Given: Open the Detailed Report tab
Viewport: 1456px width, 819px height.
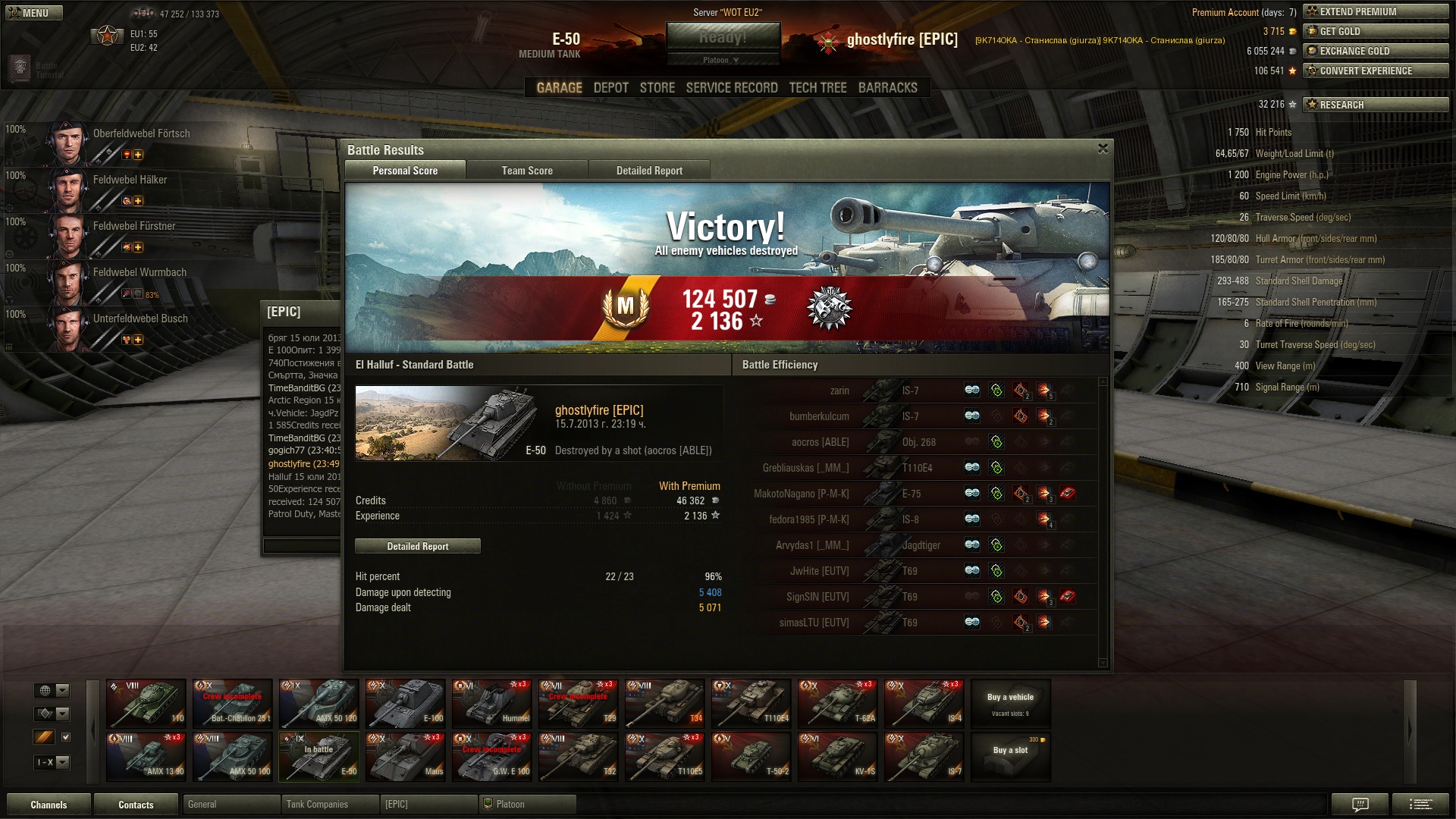Looking at the screenshot, I should point(649,171).
